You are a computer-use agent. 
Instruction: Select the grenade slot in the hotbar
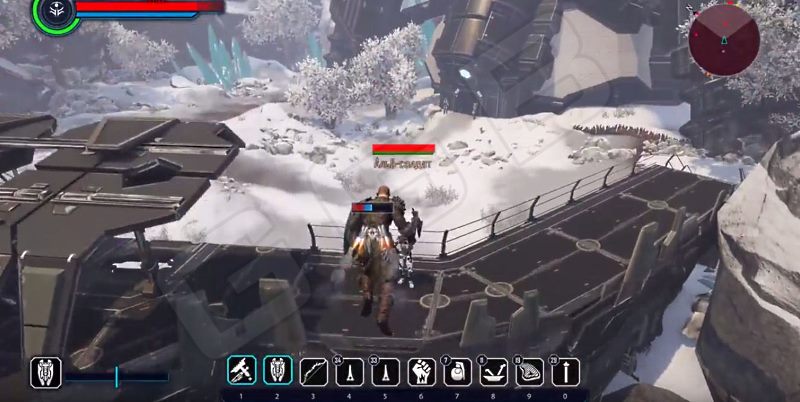point(458,372)
